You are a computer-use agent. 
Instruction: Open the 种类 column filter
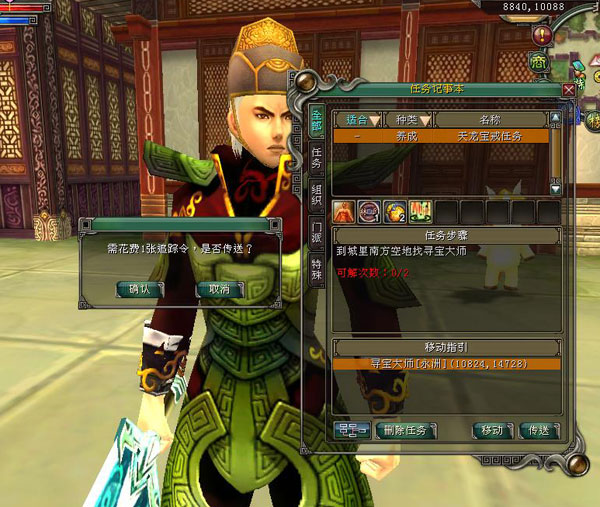tap(408, 120)
